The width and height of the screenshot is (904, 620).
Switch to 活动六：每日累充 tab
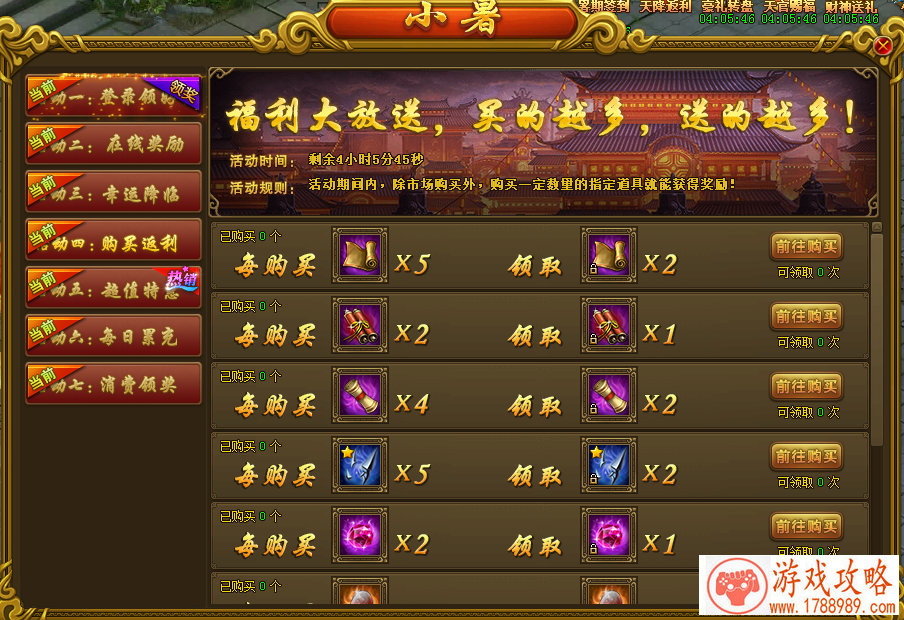coord(113,336)
